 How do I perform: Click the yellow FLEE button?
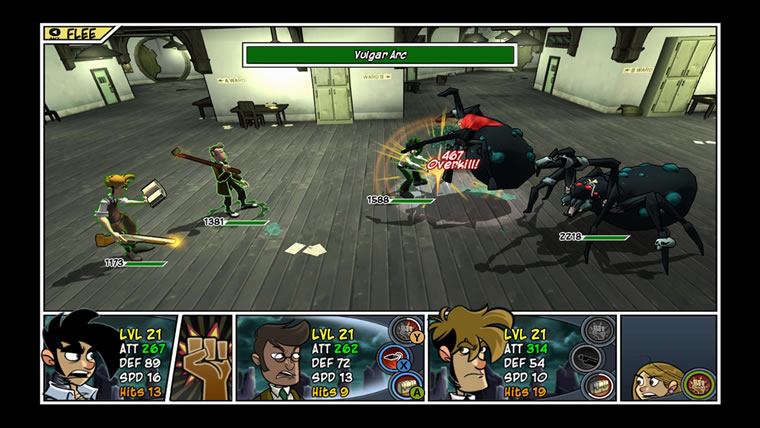(x=75, y=32)
